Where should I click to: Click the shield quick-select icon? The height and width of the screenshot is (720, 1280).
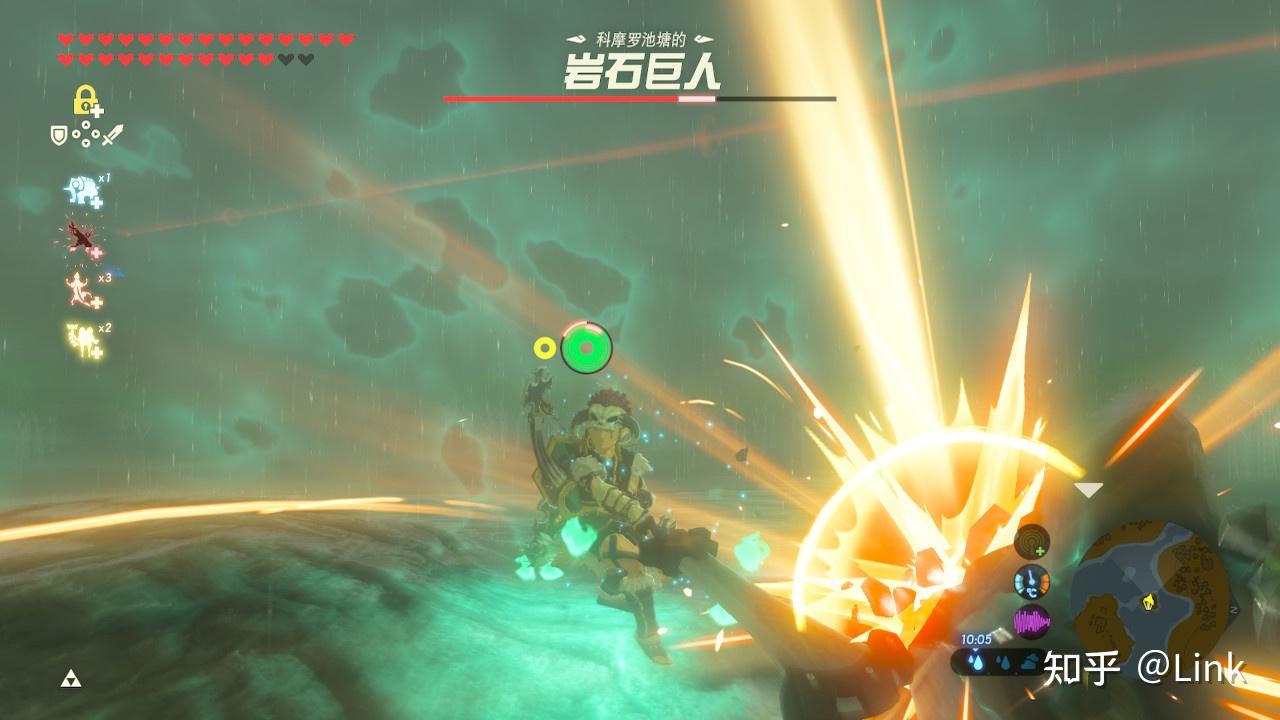[x=58, y=133]
